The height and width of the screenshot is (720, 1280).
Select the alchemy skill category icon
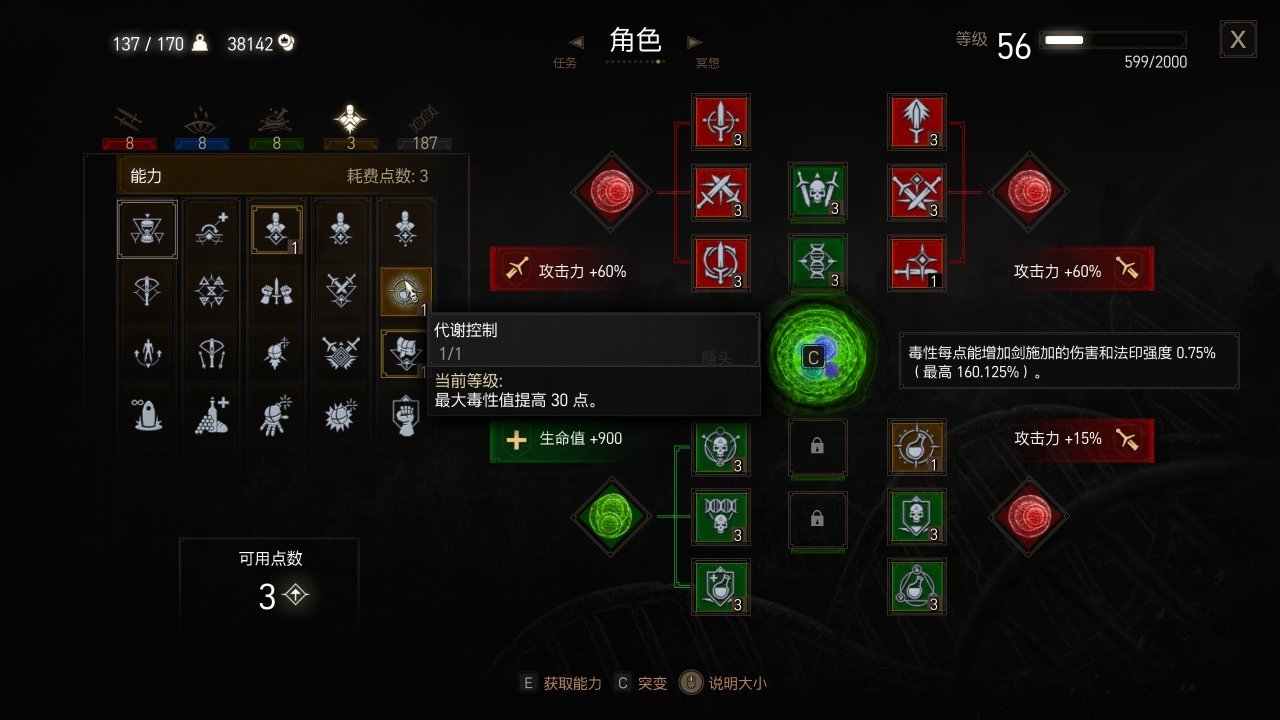point(274,118)
